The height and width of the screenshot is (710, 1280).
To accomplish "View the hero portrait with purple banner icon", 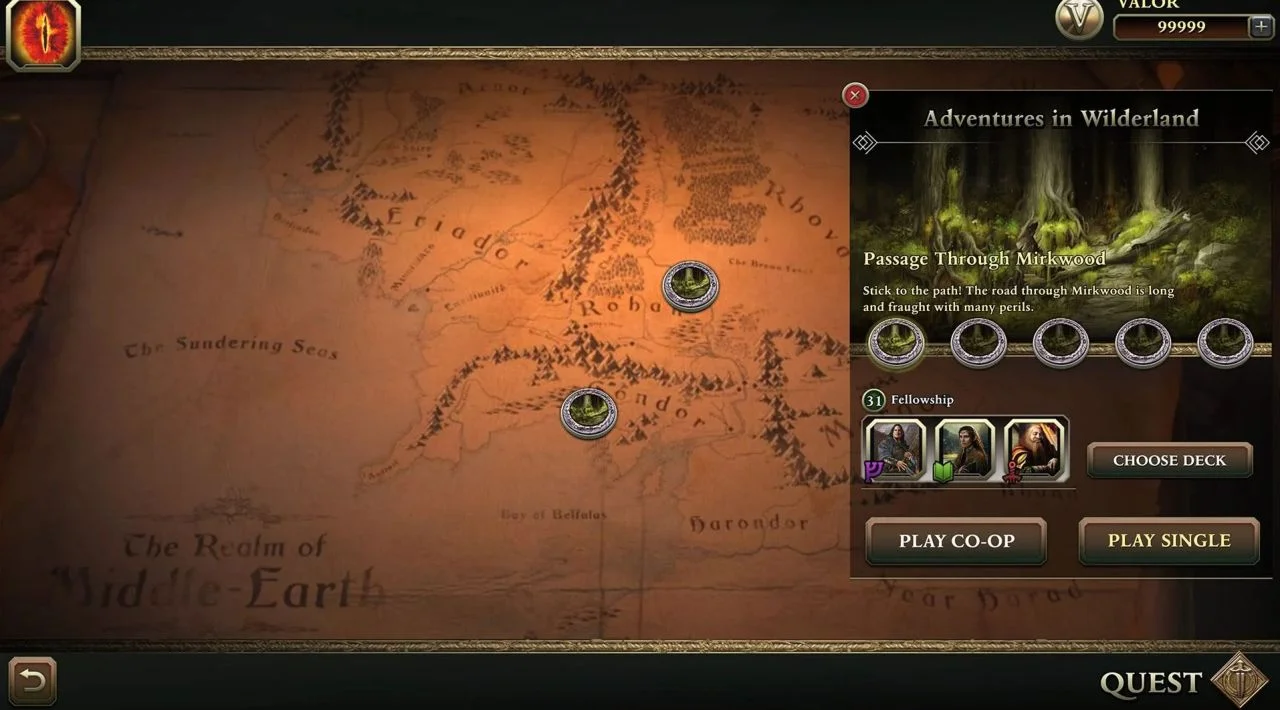I will 895,447.
